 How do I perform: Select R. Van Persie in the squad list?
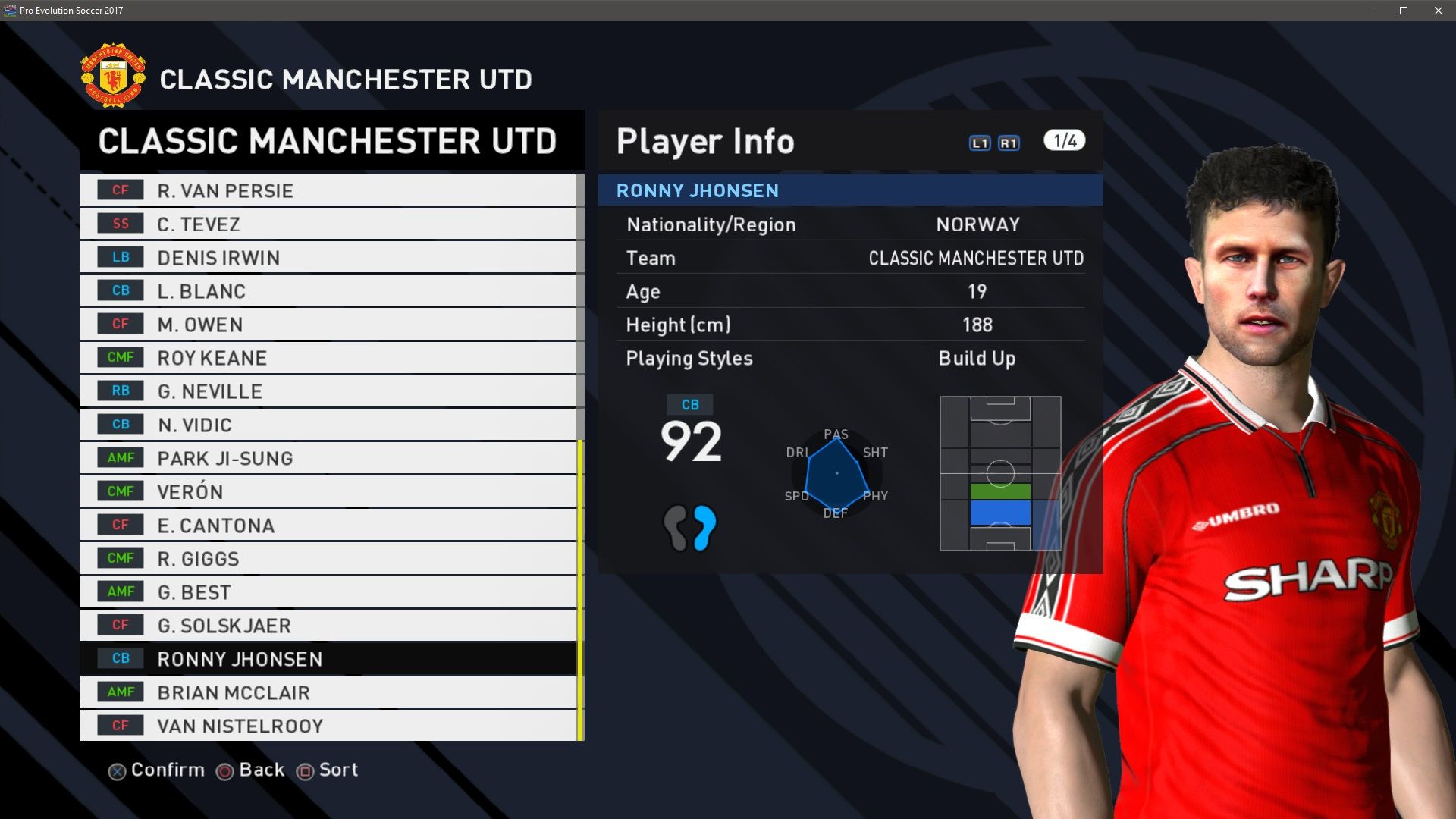click(x=328, y=190)
